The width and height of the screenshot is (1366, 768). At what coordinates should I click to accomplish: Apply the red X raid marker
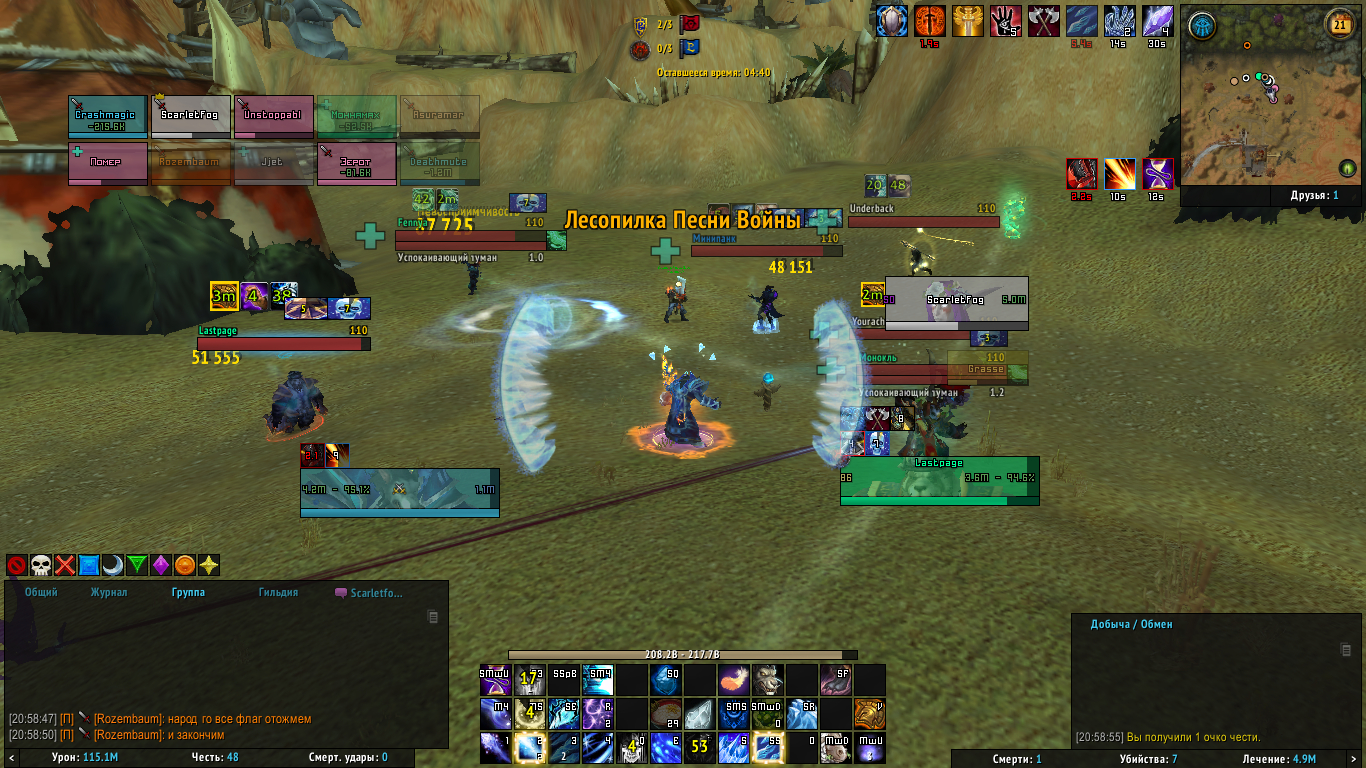click(x=65, y=566)
